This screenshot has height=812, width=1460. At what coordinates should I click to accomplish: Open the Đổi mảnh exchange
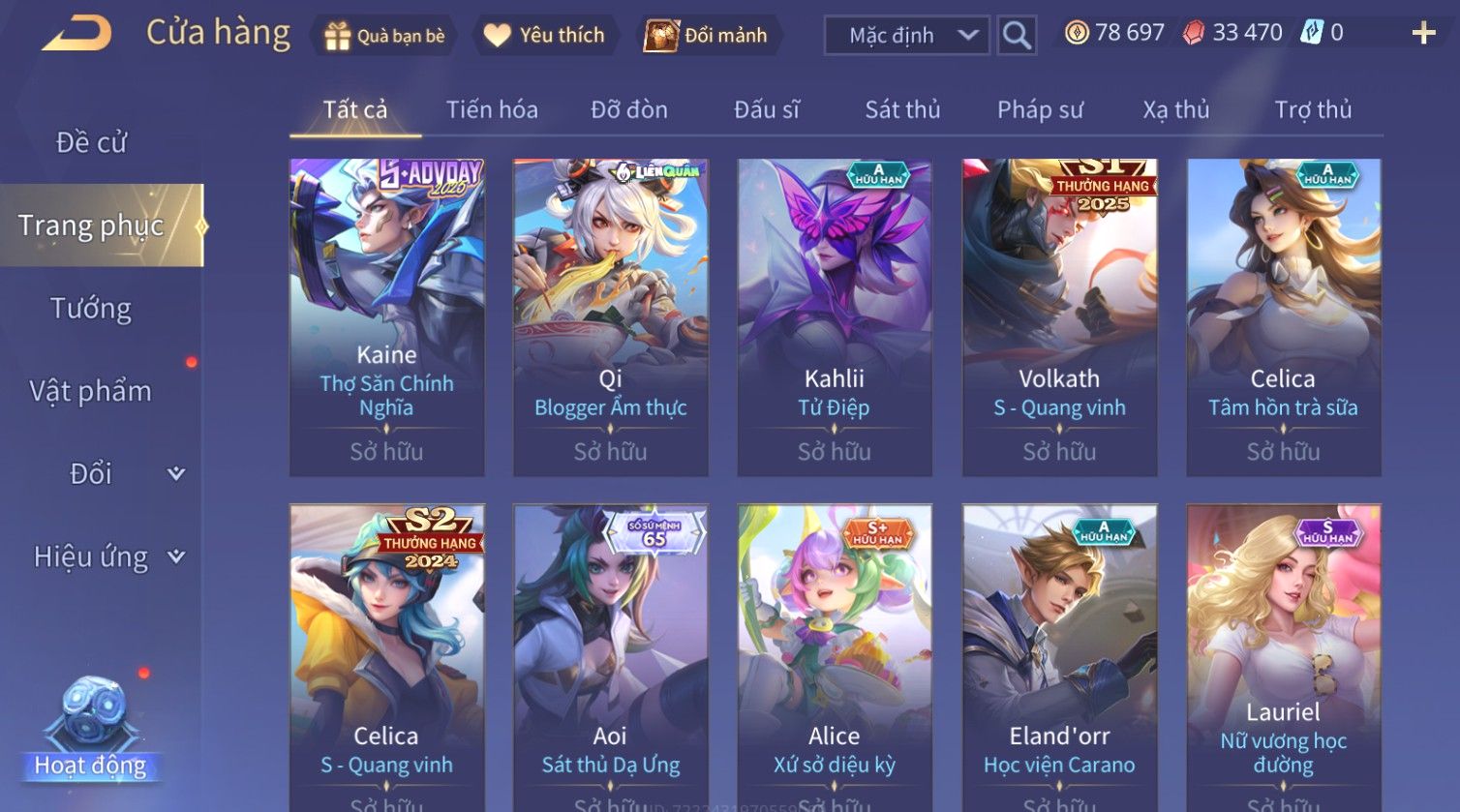706,36
